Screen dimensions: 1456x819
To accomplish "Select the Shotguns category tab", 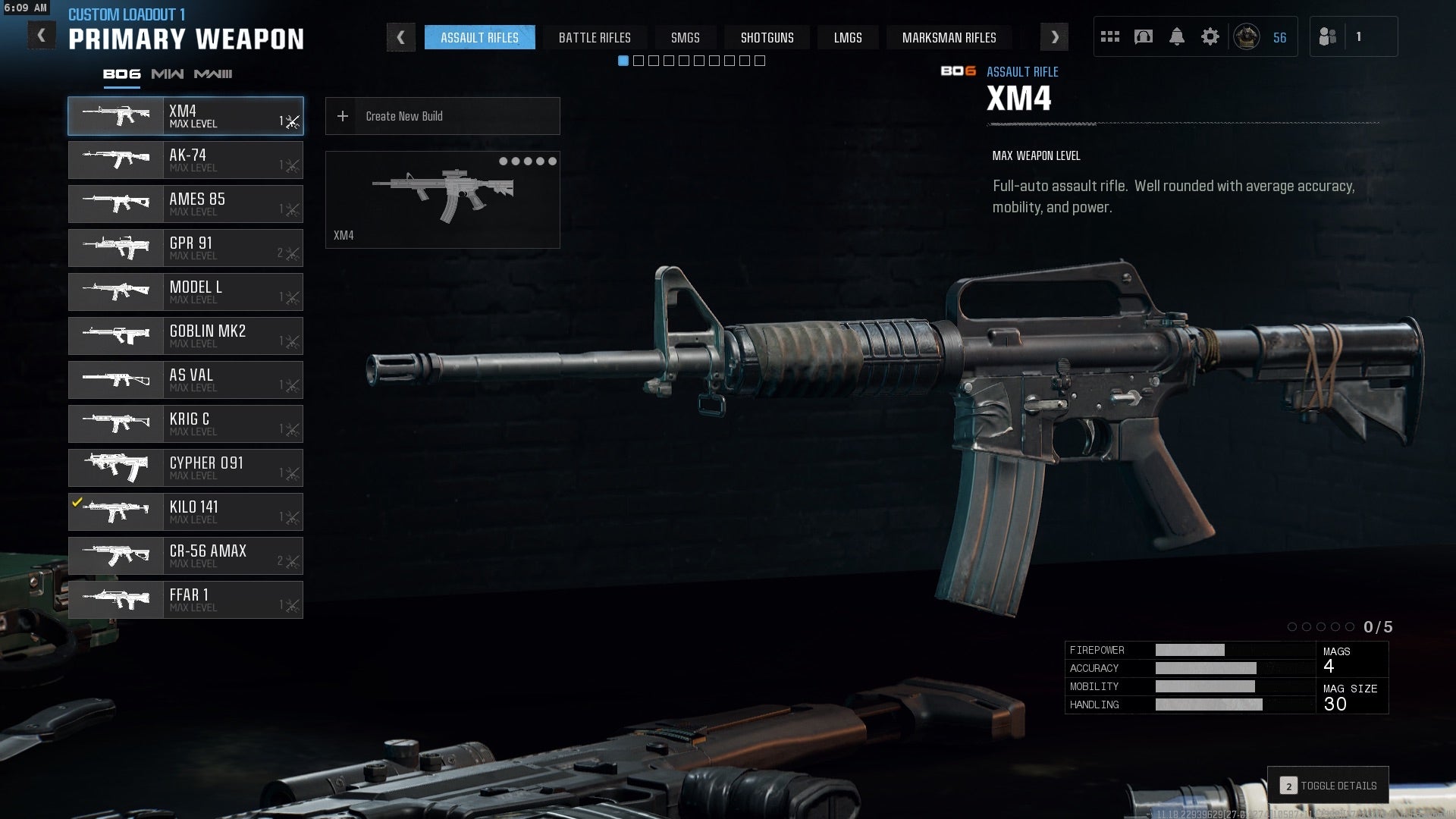I will click(x=767, y=37).
